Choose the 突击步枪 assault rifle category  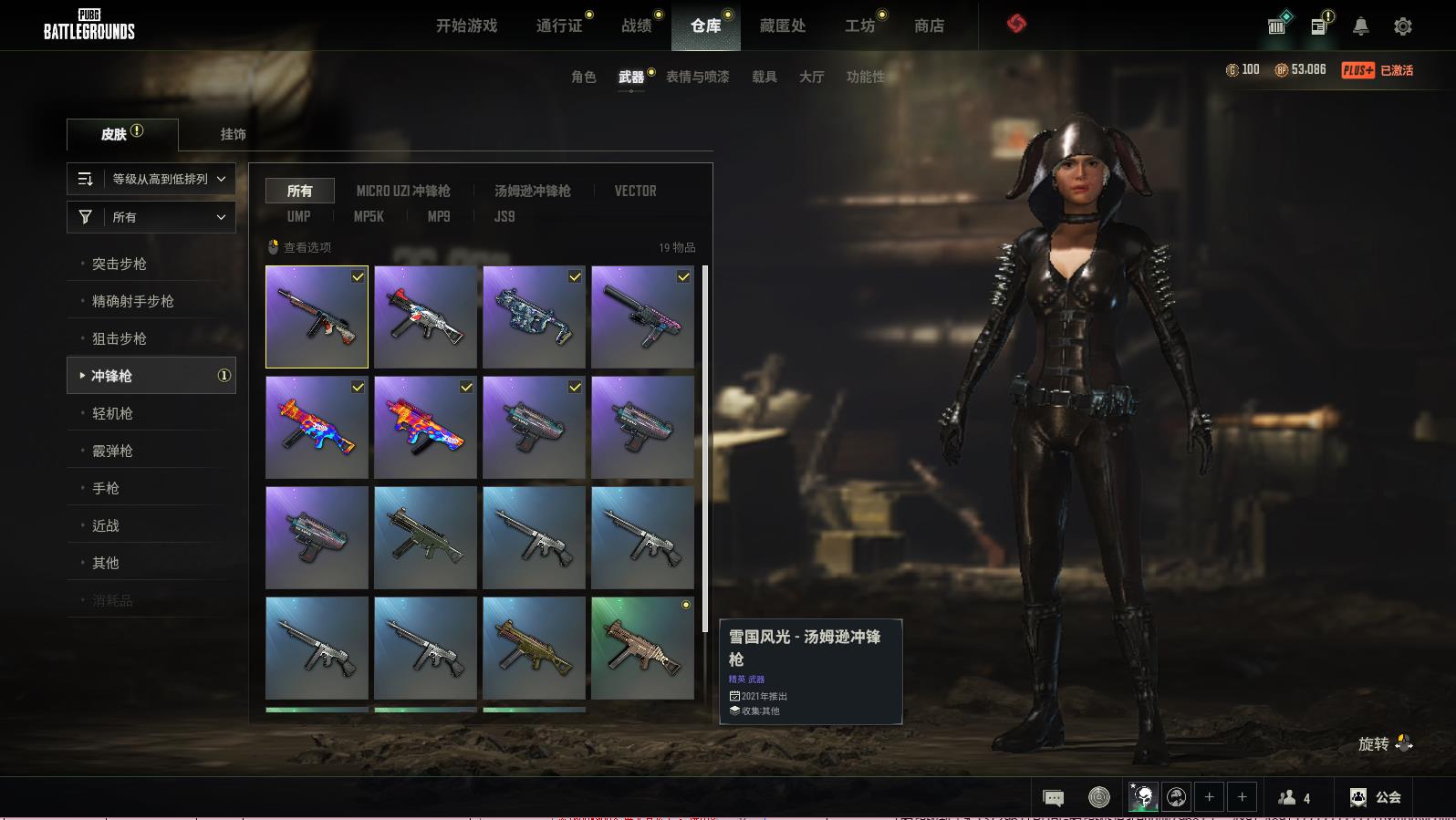pyautogui.click(x=119, y=264)
